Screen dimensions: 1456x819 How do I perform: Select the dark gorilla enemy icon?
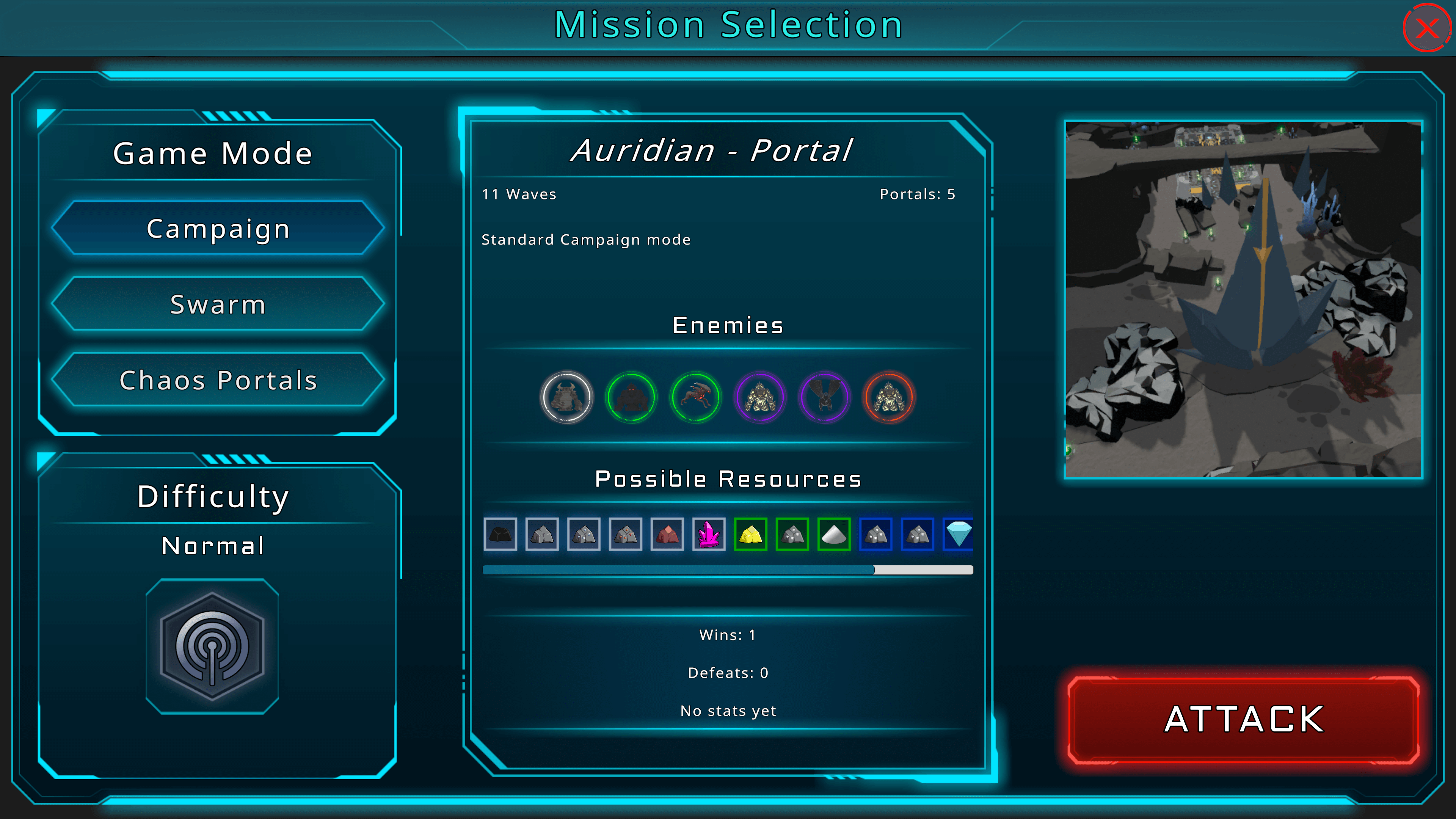631,397
